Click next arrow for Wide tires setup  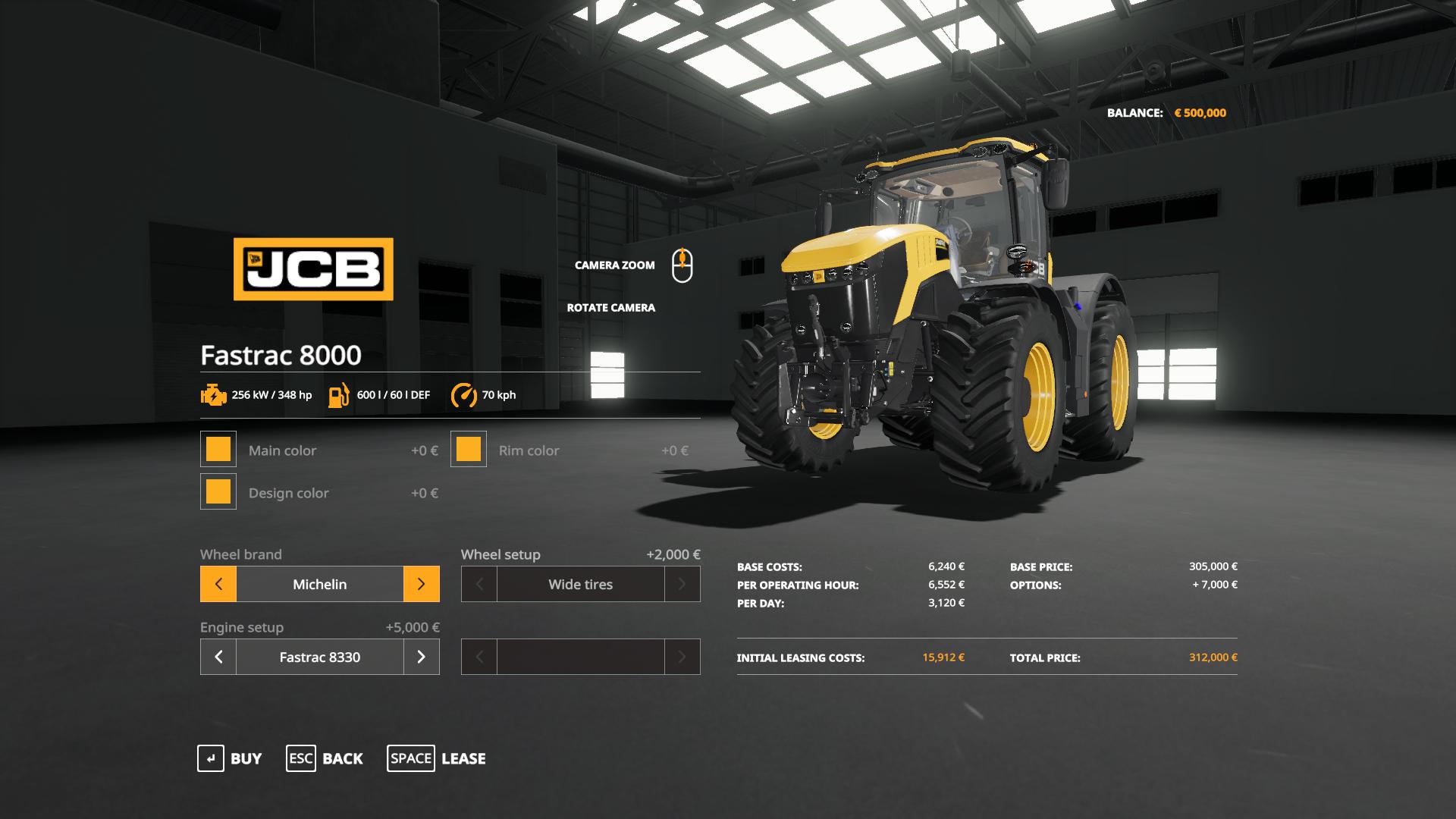(x=682, y=584)
